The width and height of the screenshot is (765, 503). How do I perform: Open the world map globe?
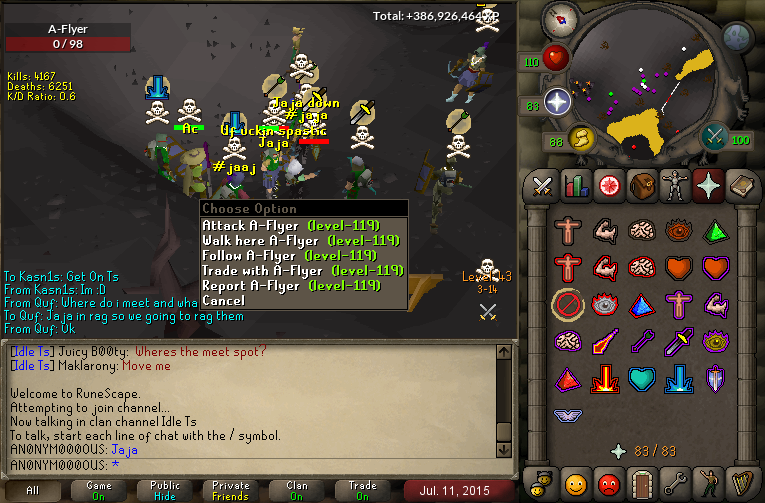click(736, 37)
